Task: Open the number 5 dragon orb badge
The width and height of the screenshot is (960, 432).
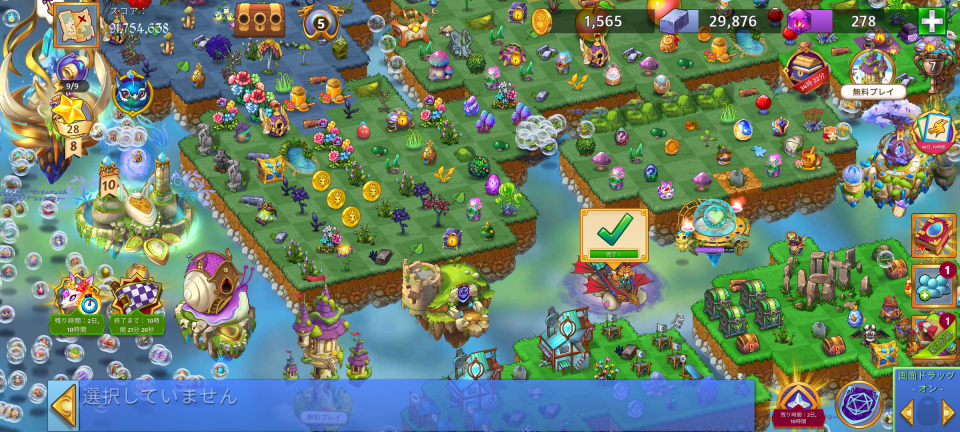Action: [x=322, y=22]
